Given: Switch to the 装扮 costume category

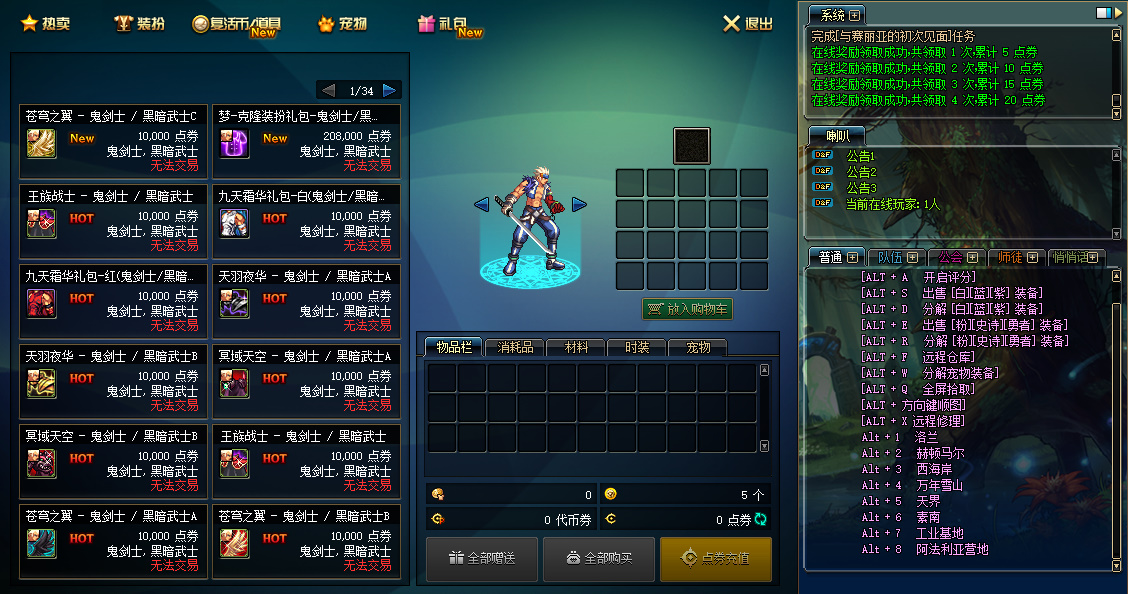Looking at the screenshot, I should [139, 23].
